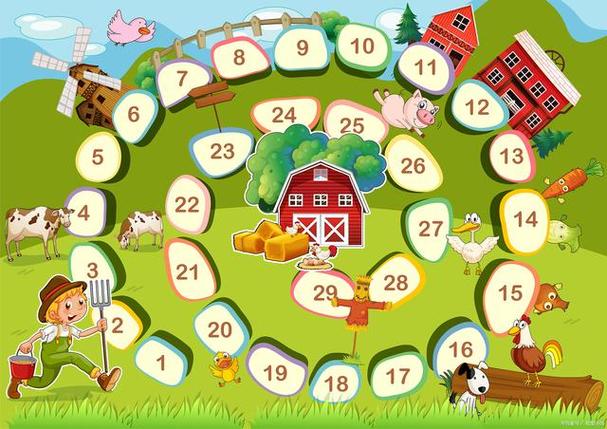The height and width of the screenshot is (429, 607).
Task: Pick tile number 23
Action: click(x=222, y=152)
